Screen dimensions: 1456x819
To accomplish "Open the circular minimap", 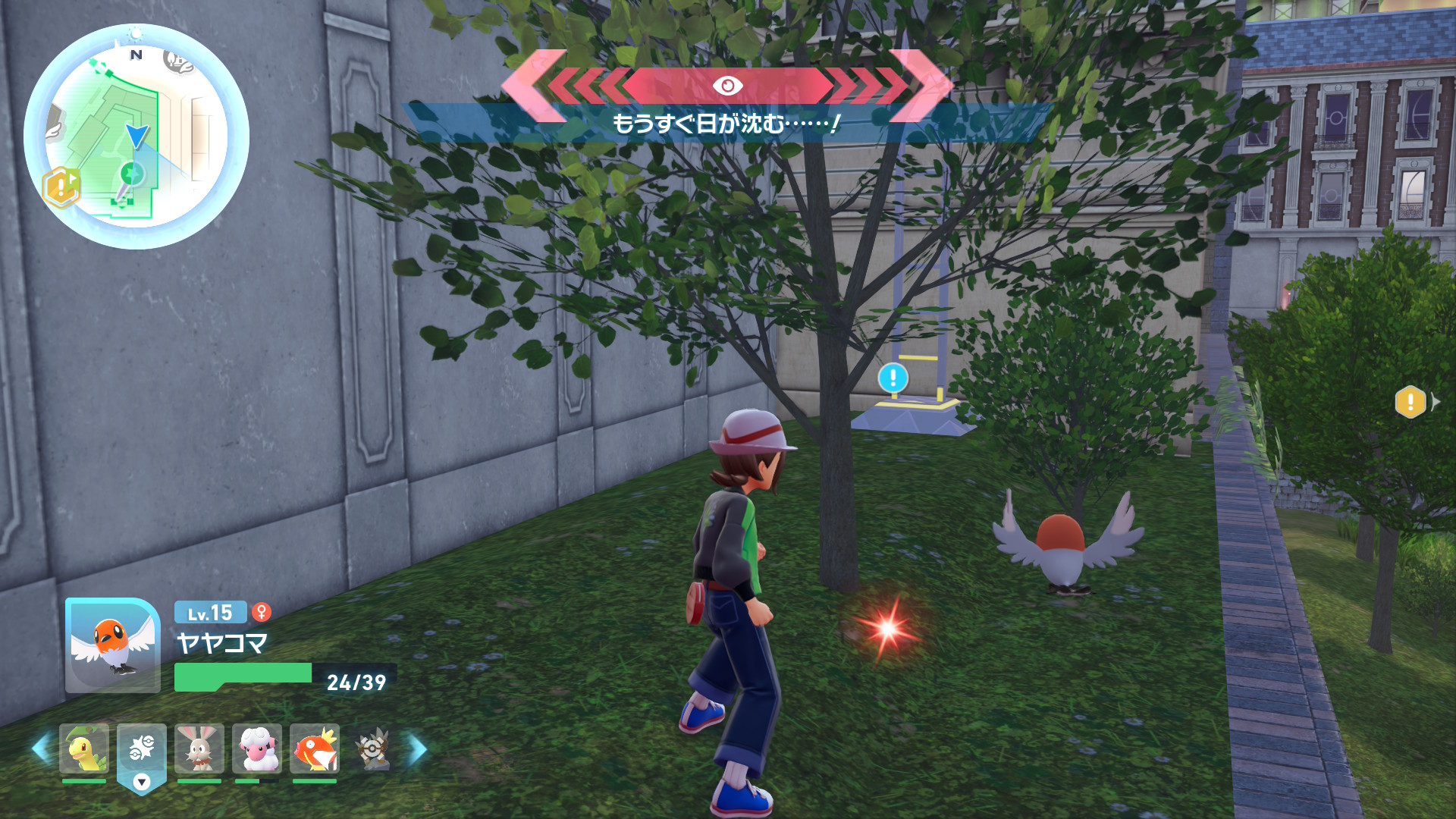I will [x=136, y=137].
